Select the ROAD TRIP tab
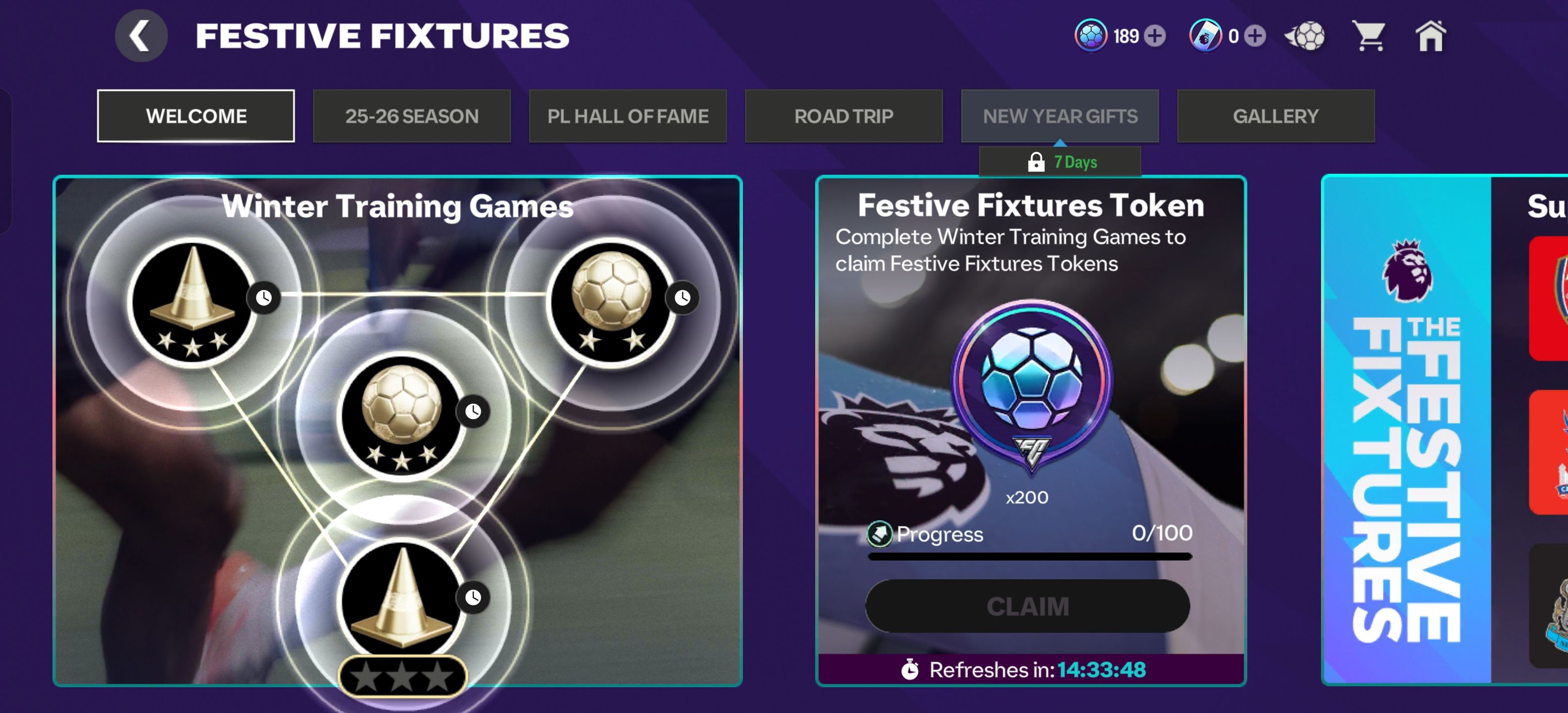Image resolution: width=1568 pixels, height=713 pixels. tap(844, 116)
